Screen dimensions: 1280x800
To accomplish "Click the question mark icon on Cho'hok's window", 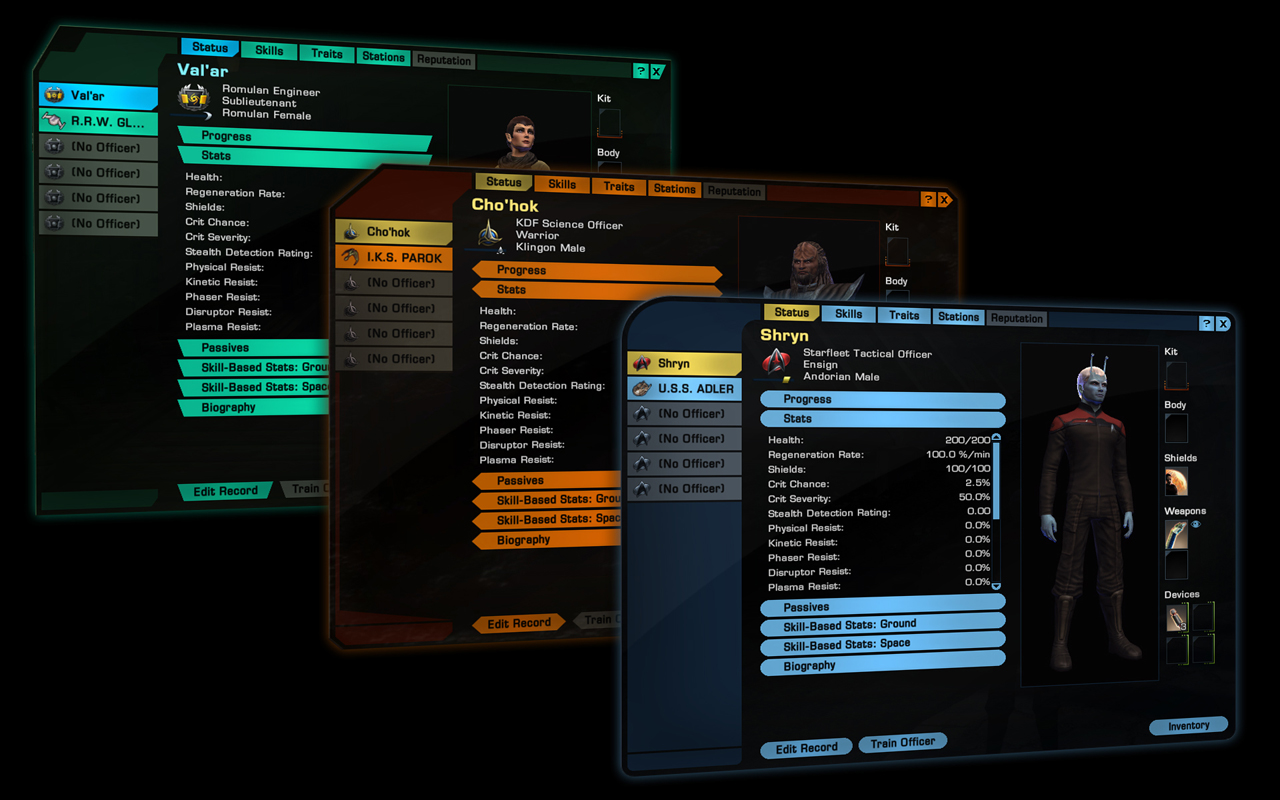I will pyautogui.click(x=929, y=199).
